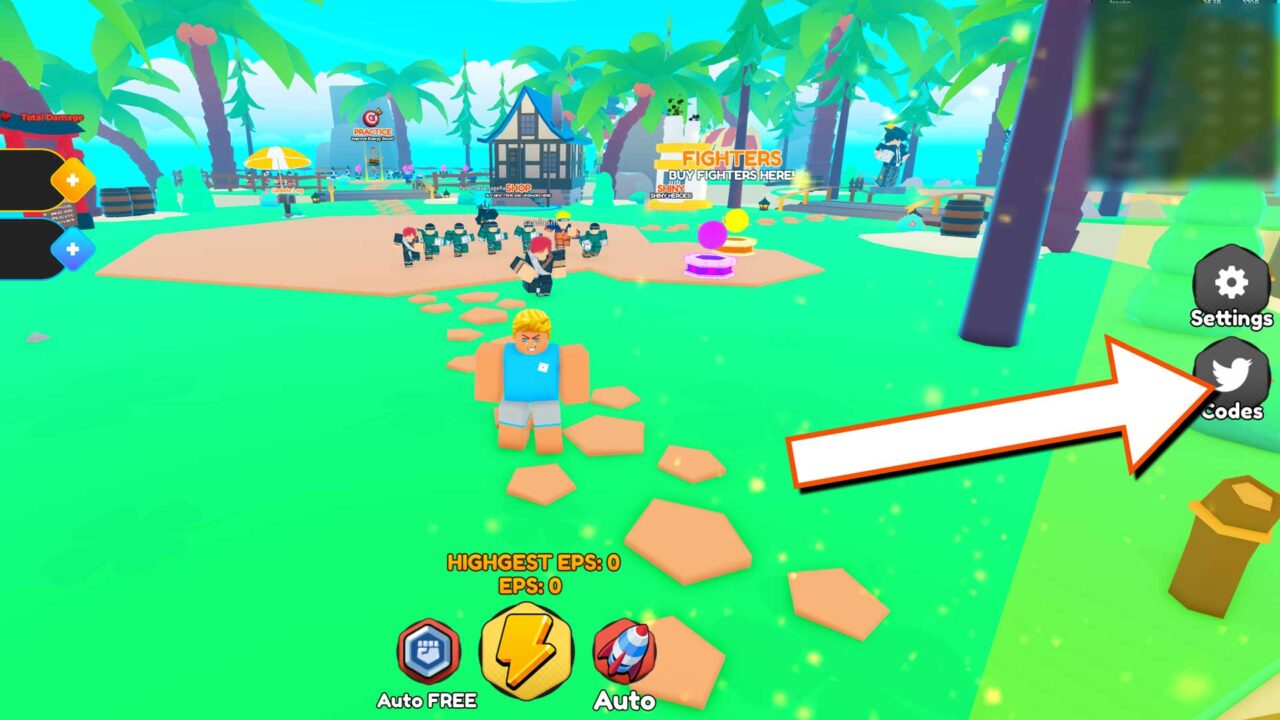1280x720 pixels.
Task: Click the orange plus currency icon
Action: (x=72, y=177)
